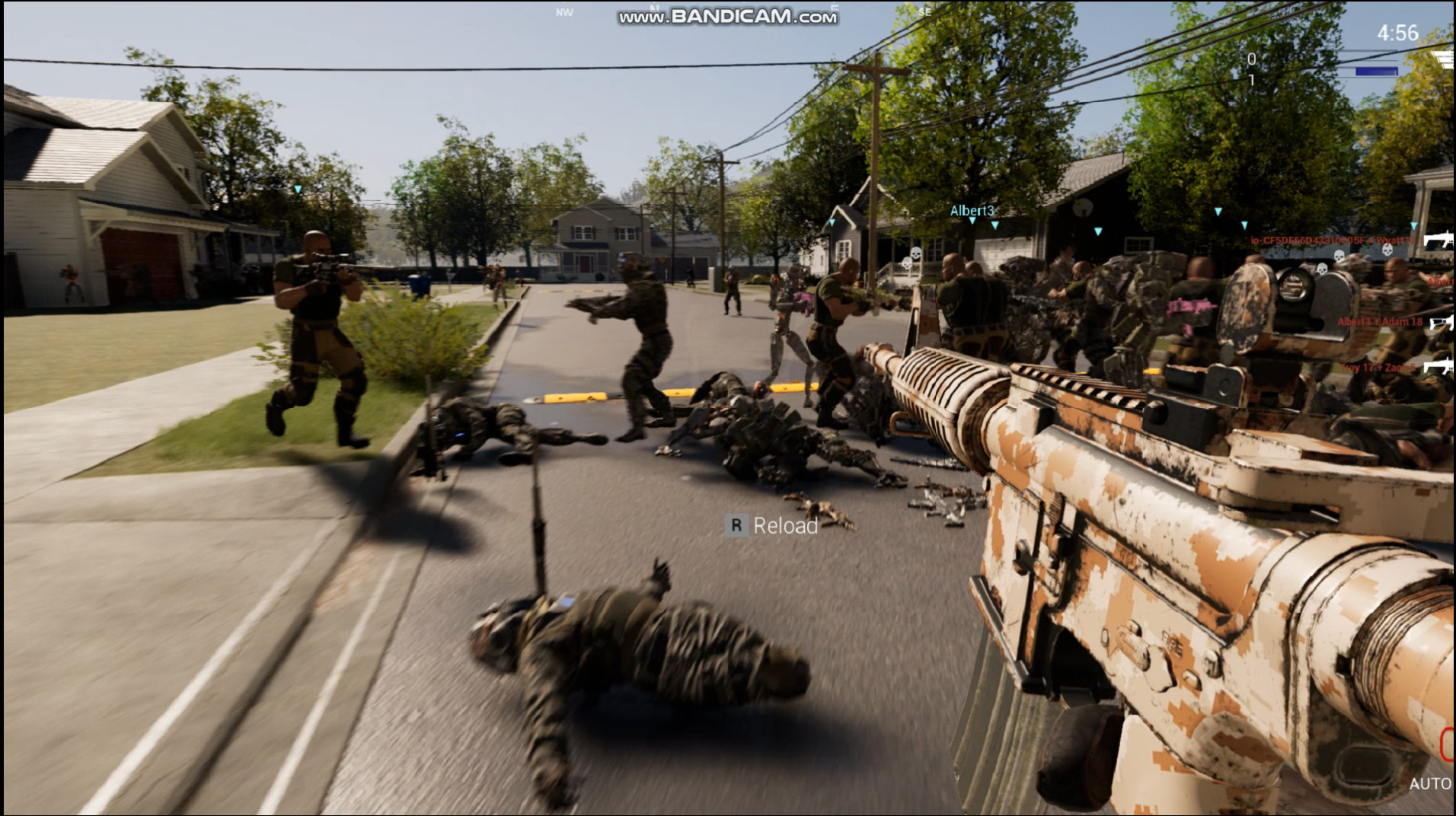Click the Reload text prompt
The width and height of the screenshot is (1456, 816).
tap(784, 524)
